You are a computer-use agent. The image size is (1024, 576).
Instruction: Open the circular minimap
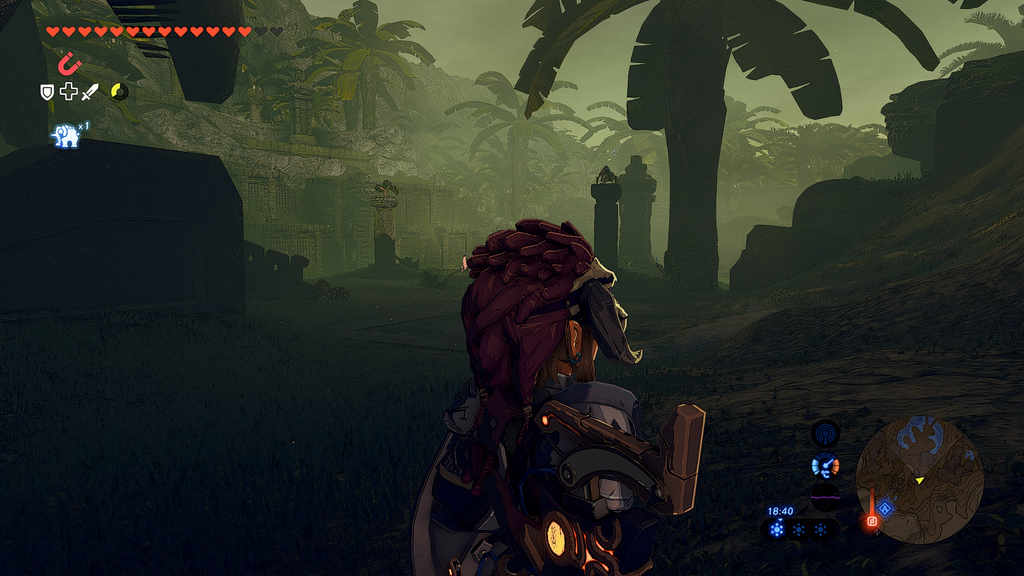tap(919, 480)
